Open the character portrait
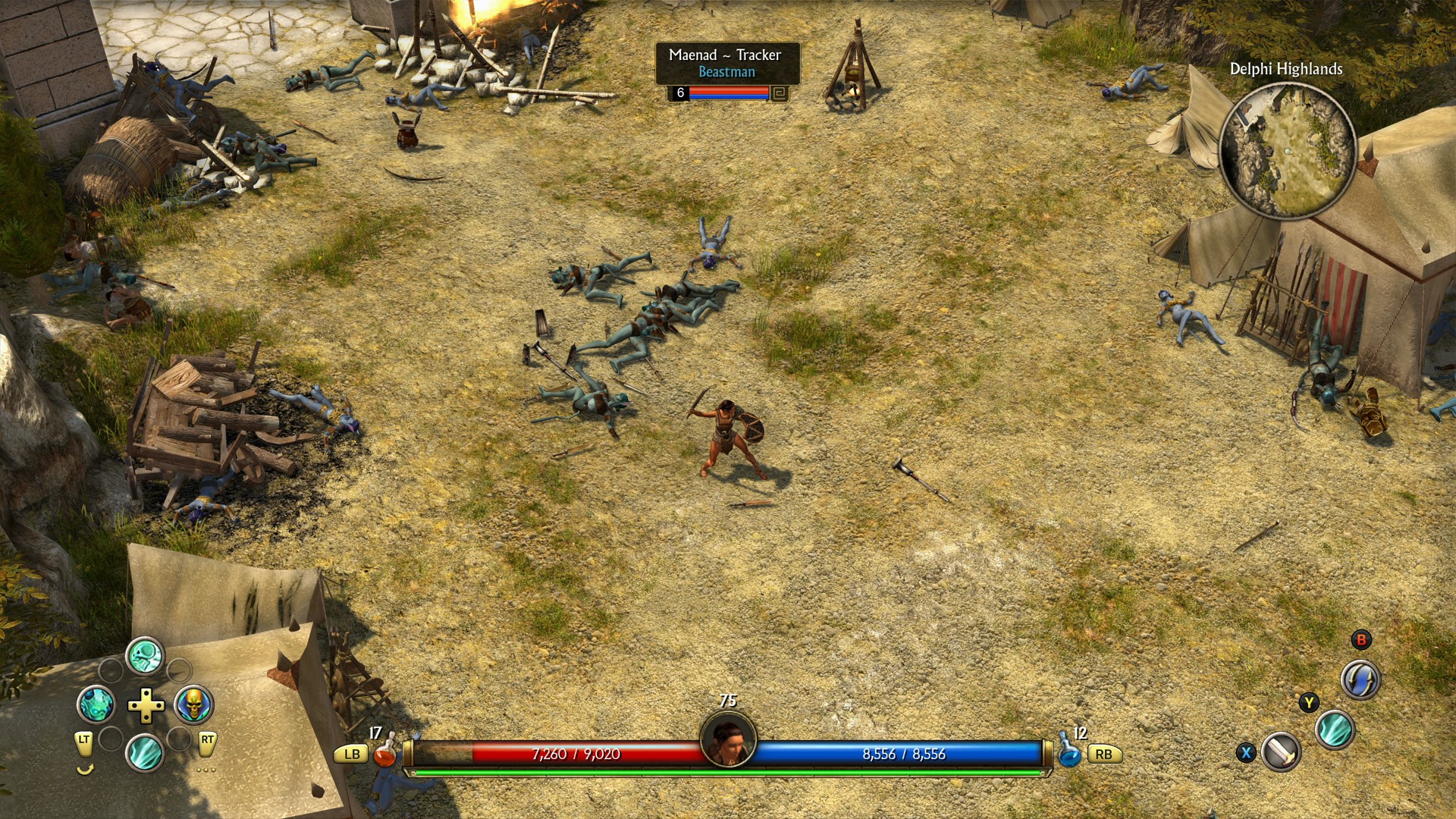1456x819 pixels. (728, 739)
